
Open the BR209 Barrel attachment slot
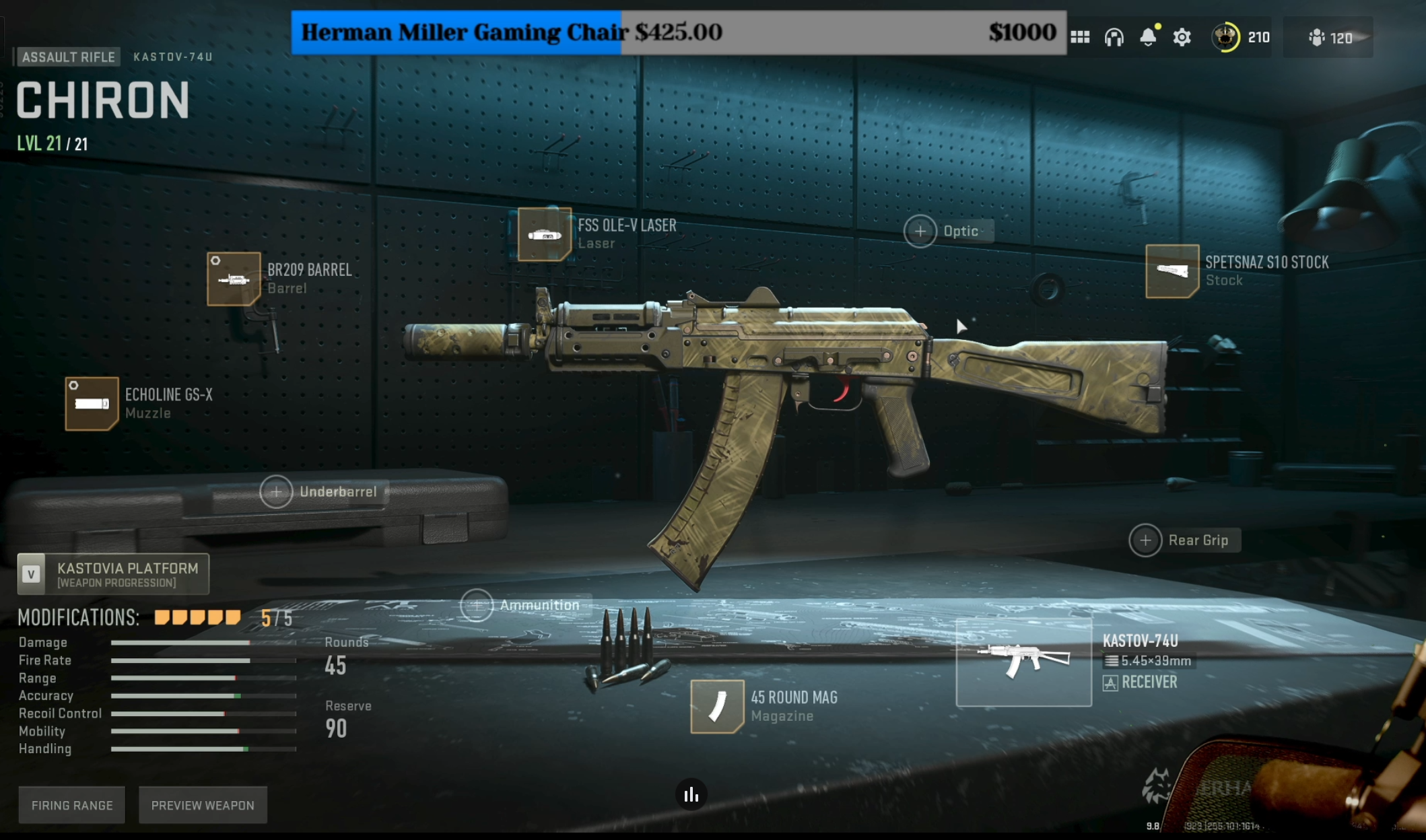(234, 279)
